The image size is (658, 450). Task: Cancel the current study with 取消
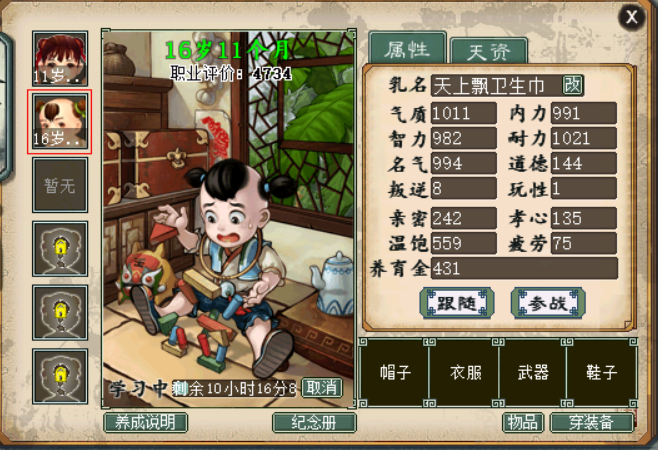point(321,388)
